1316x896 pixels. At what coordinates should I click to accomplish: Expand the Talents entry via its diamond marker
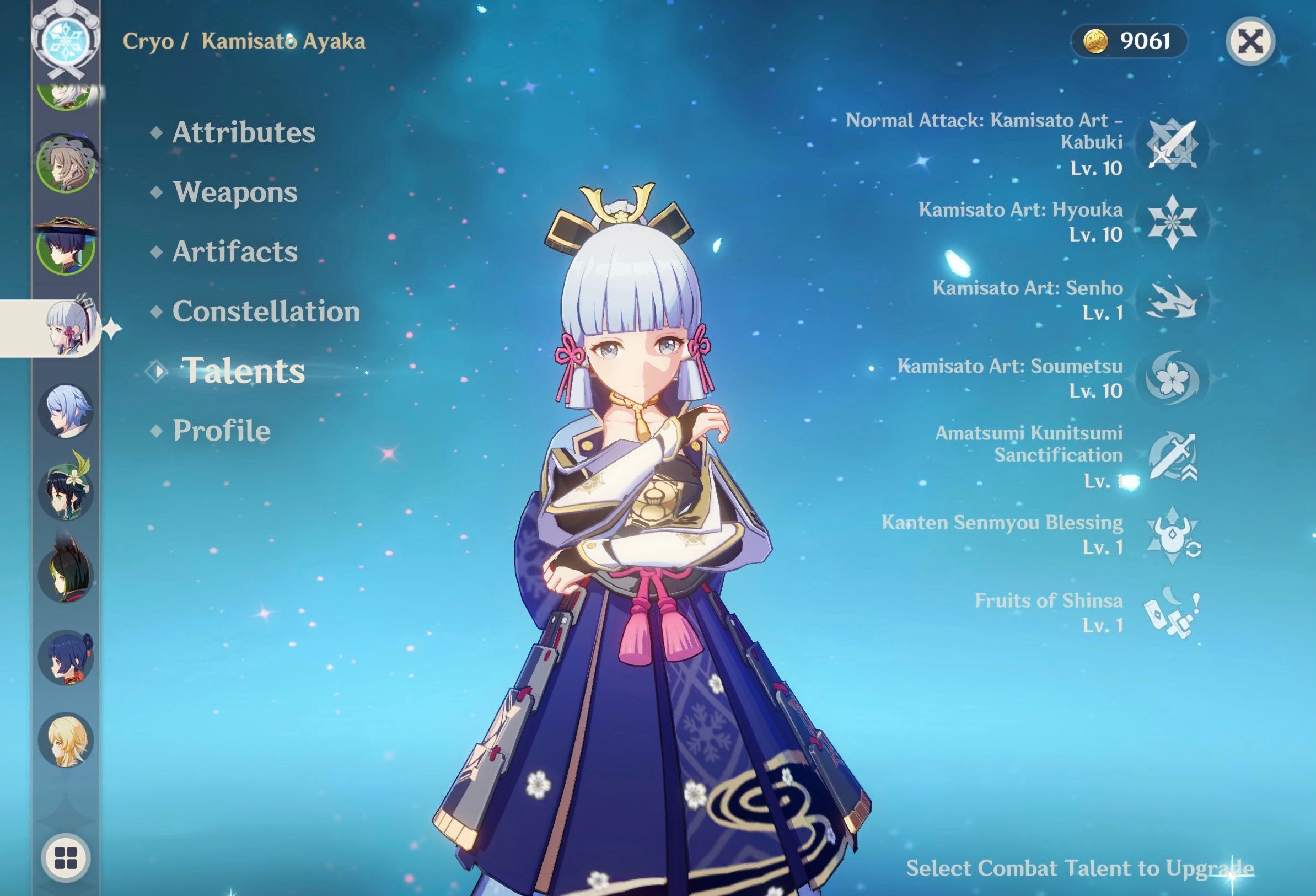click(x=158, y=372)
